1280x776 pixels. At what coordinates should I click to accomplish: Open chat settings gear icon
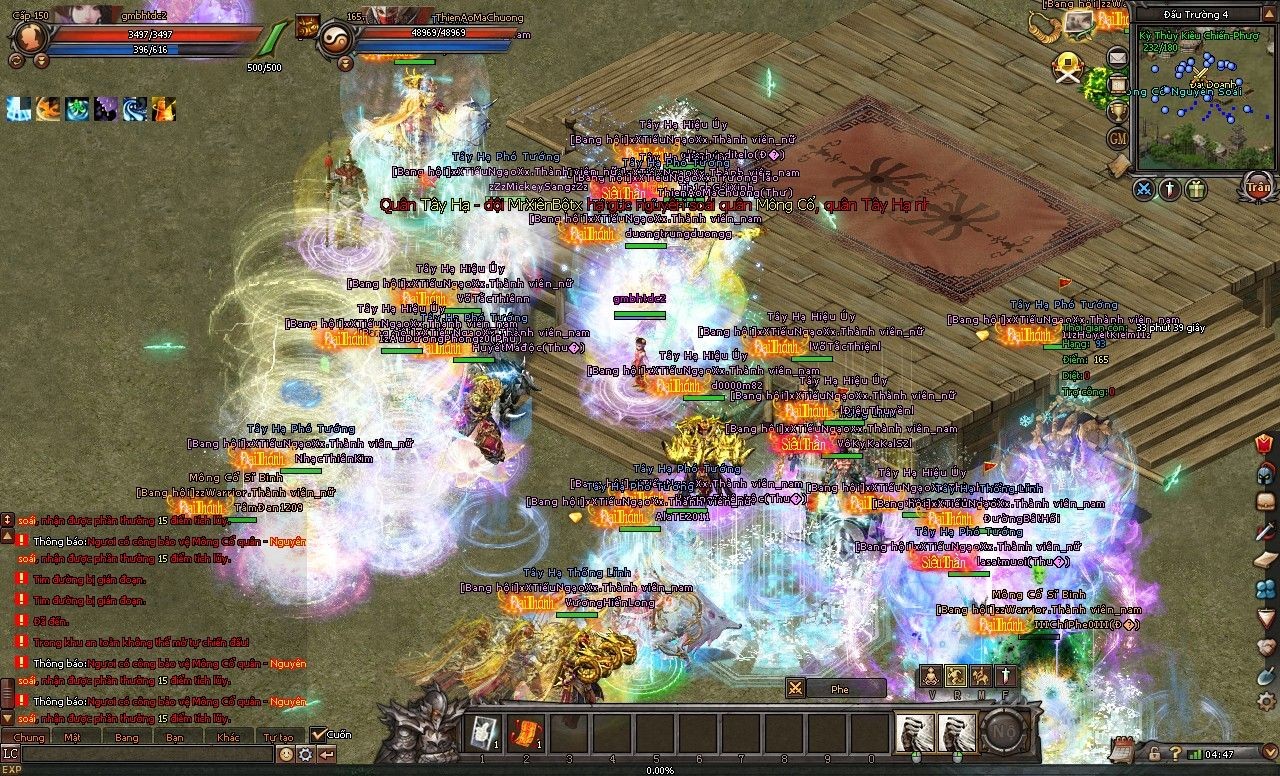(x=306, y=754)
